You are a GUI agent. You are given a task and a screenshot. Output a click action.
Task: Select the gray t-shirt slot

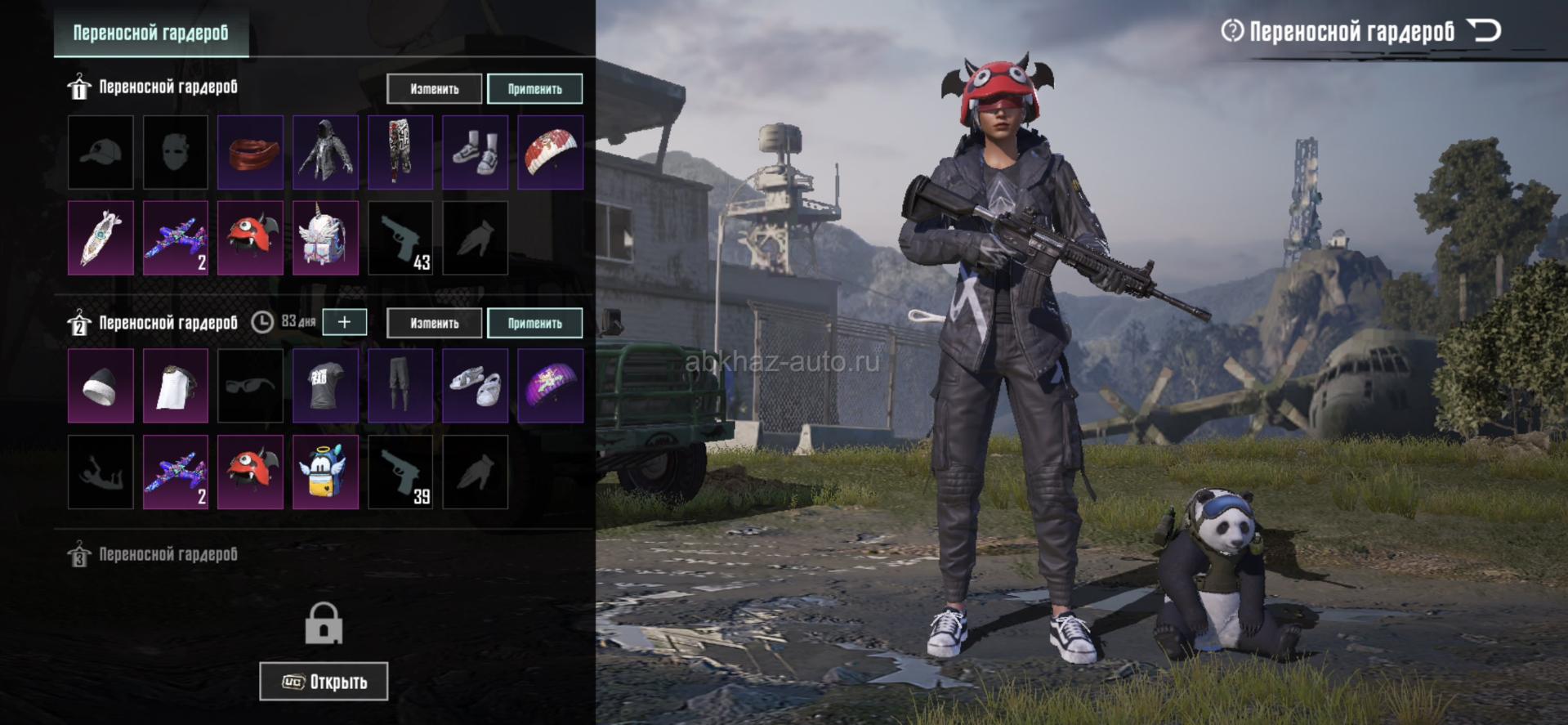coord(325,386)
